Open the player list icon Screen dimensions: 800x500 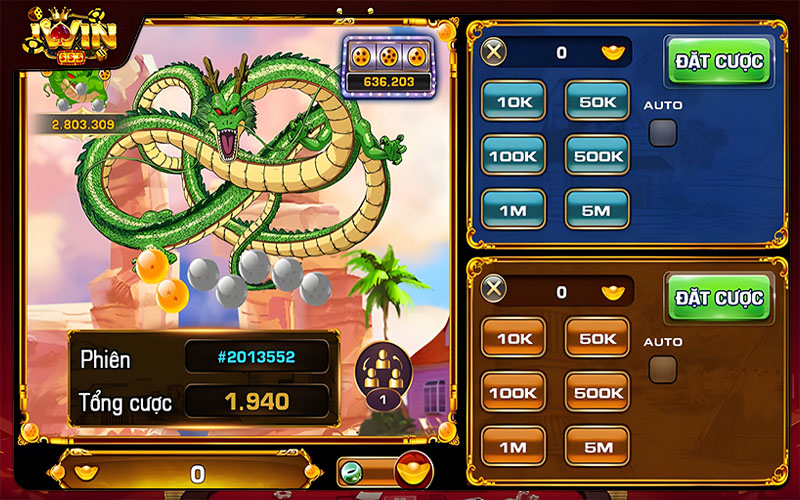coord(380,379)
